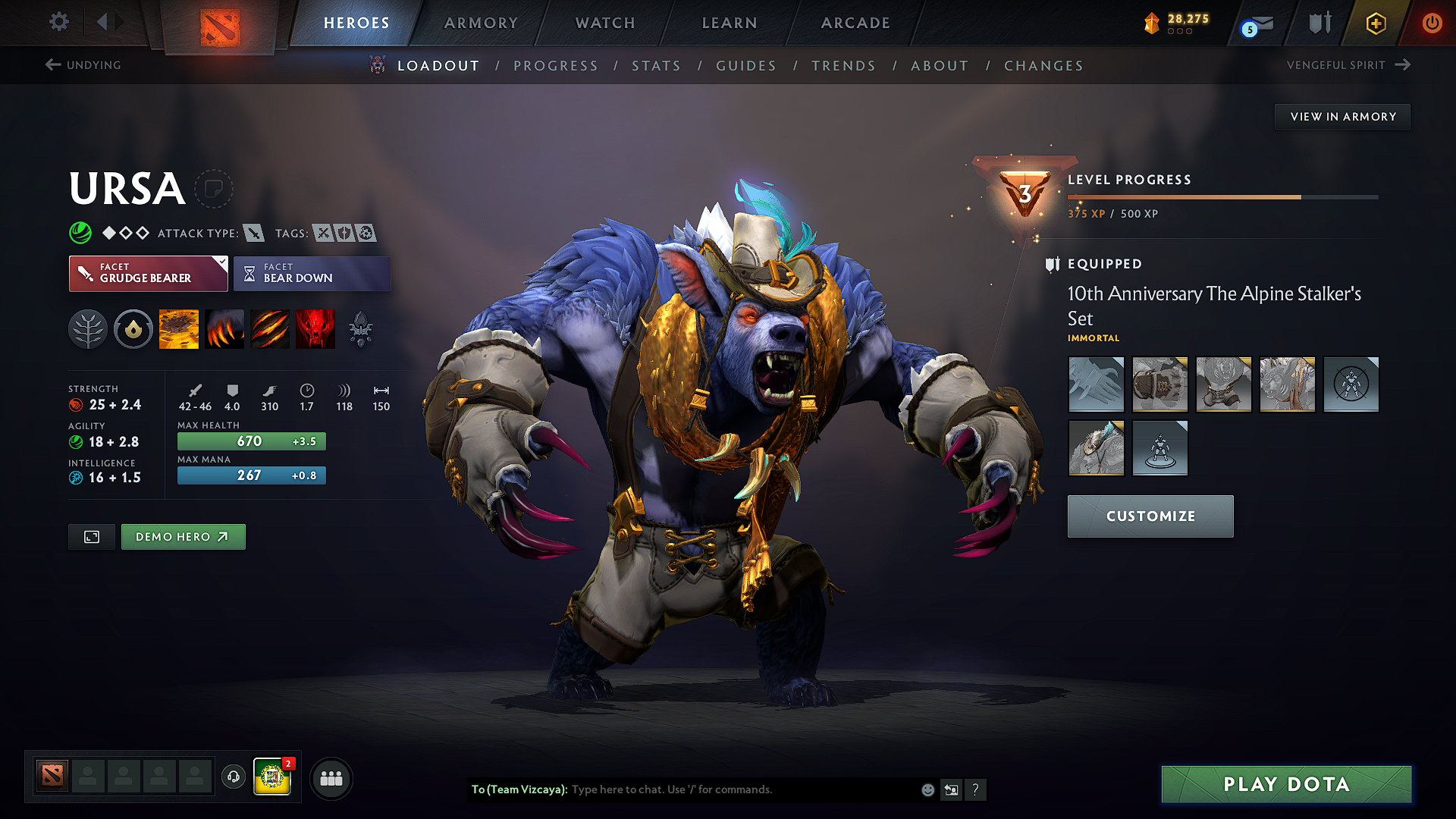1456x819 pixels.
Task: Click the emoticon icon in chat bar
Action: coord(927,789)
